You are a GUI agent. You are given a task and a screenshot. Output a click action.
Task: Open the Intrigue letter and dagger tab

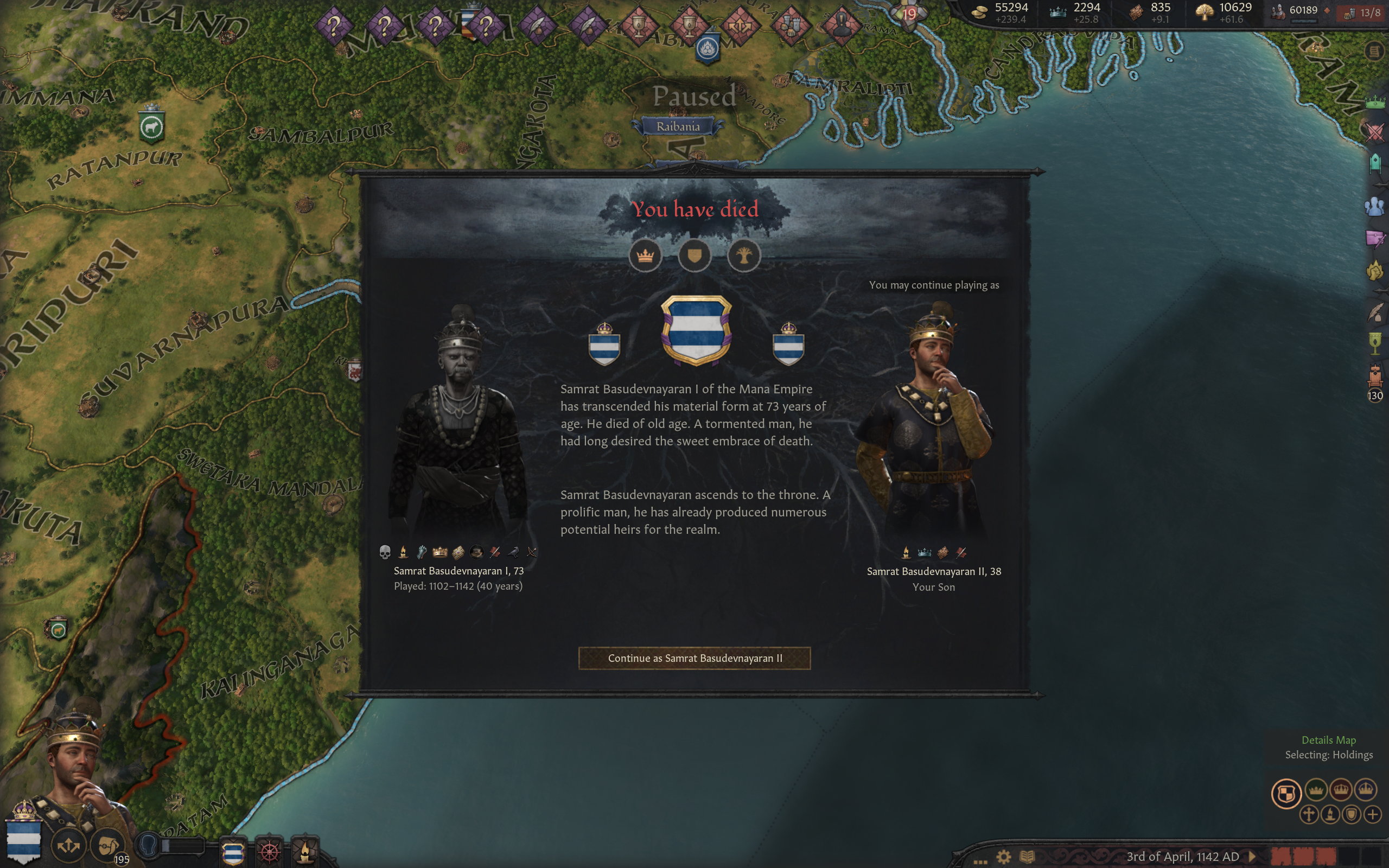(1375, 238)
